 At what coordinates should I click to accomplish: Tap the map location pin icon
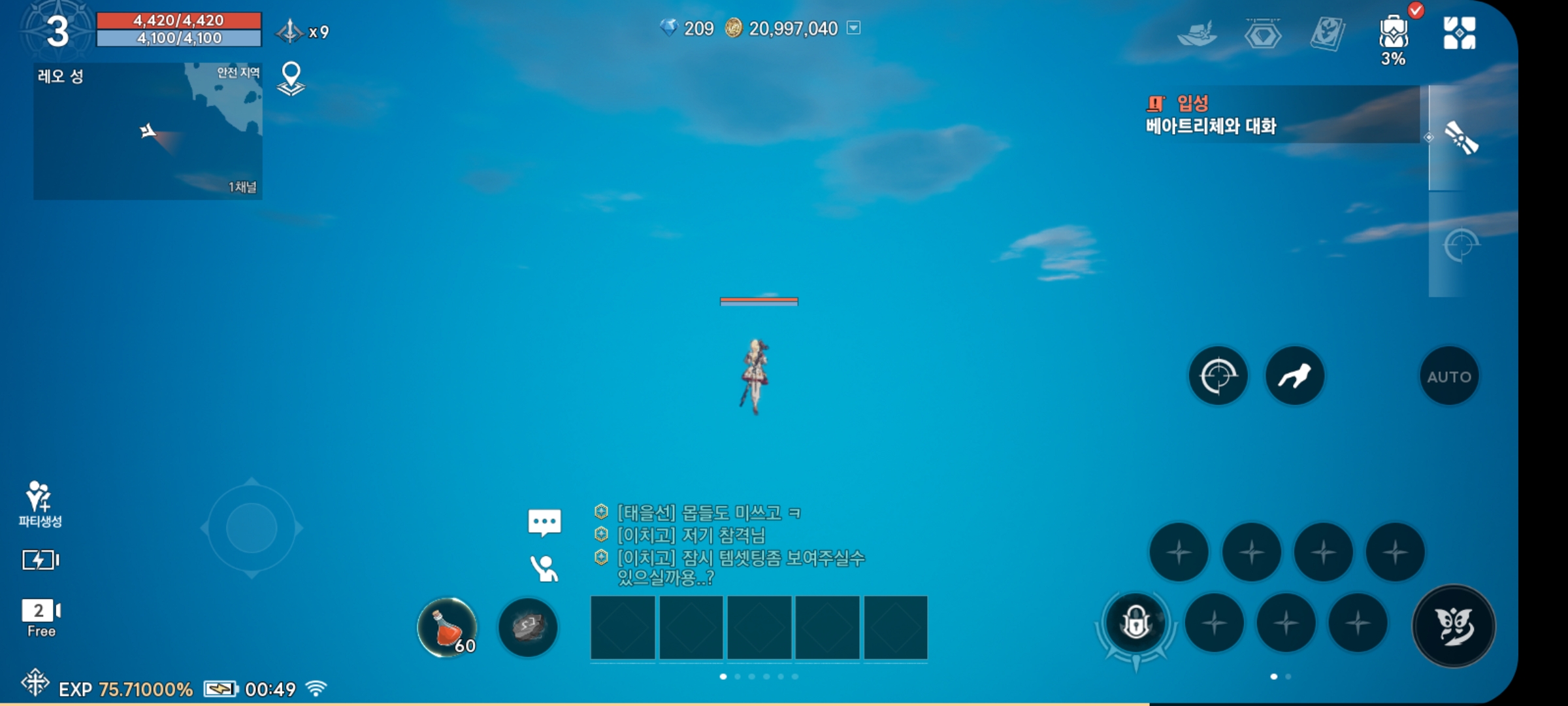pos(291,79)
